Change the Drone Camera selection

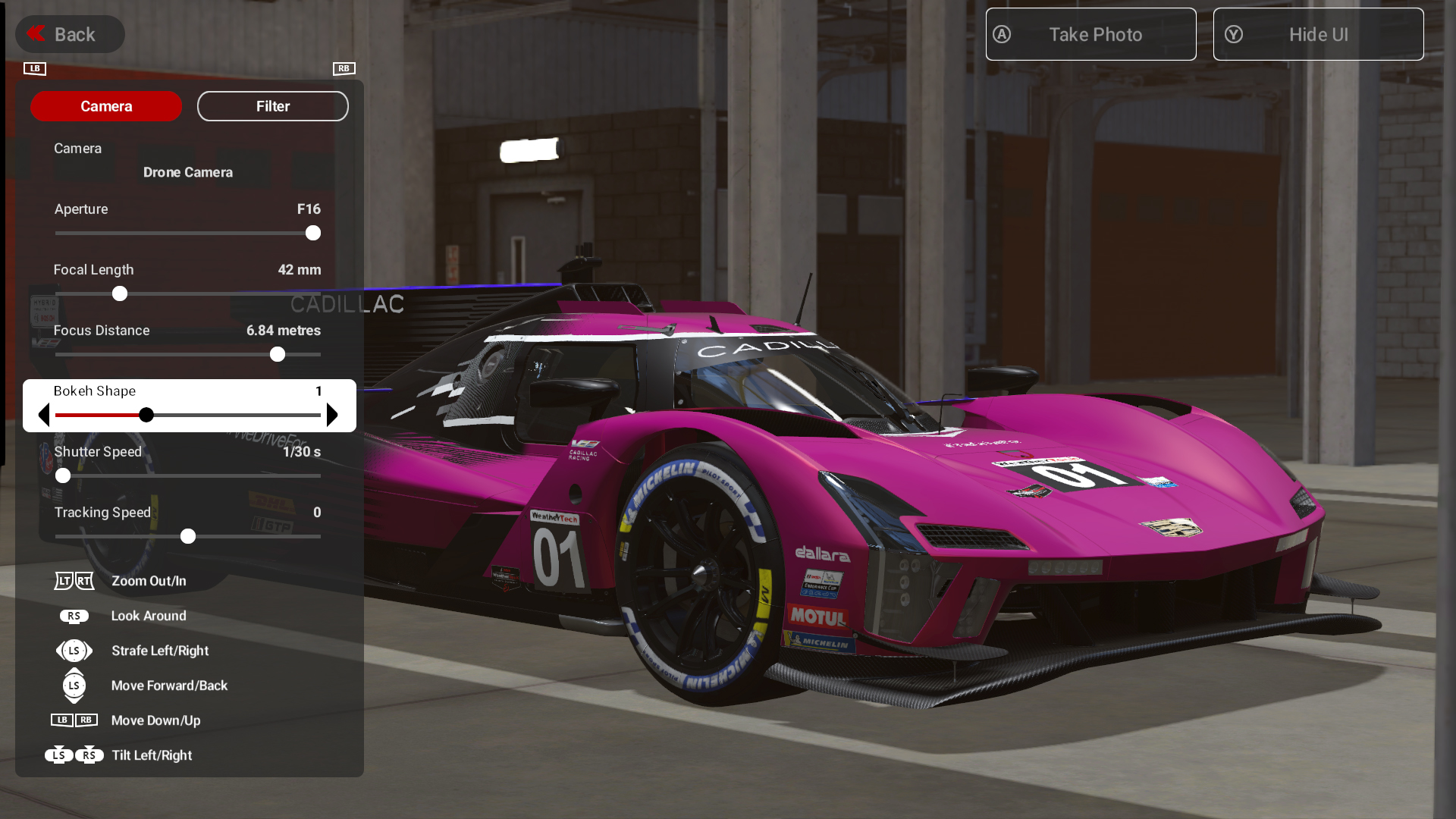pyautogui.click(x=188, y=172)
